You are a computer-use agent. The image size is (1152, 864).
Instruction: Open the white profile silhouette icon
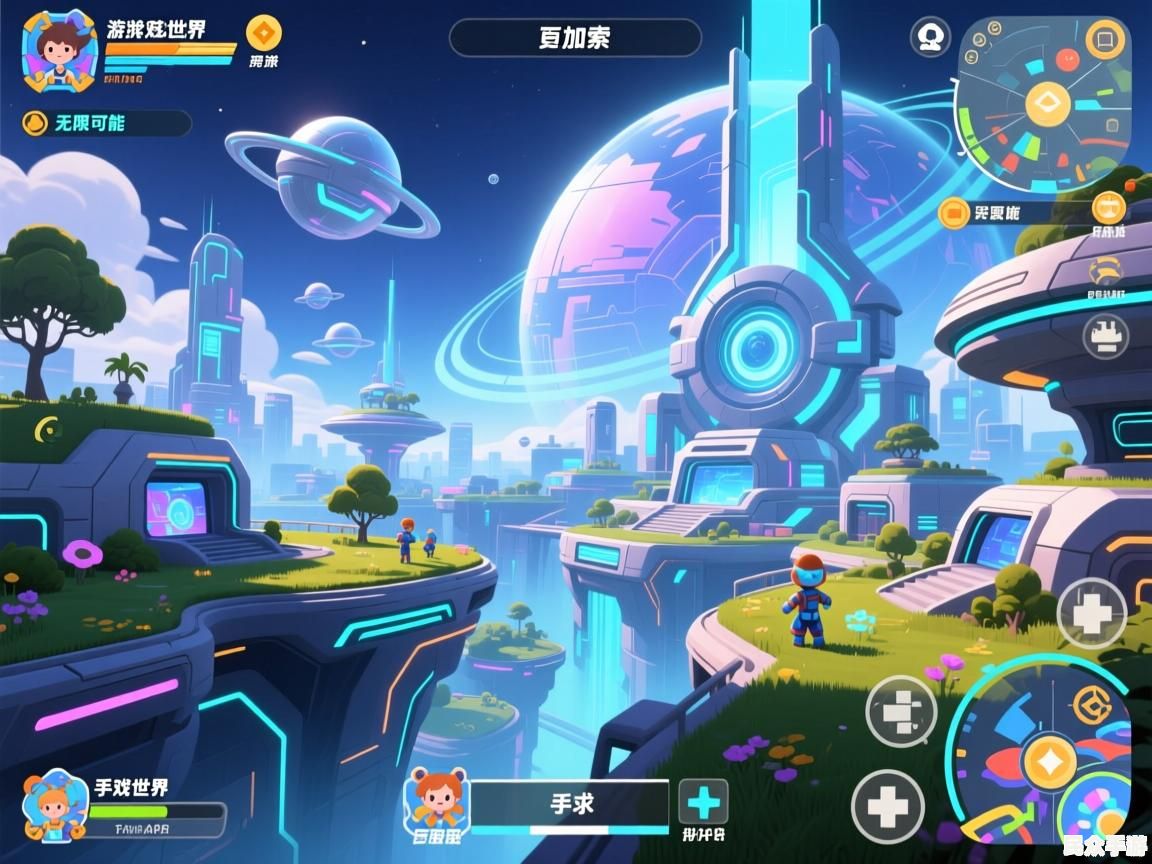pyautogui.click(x=930, y=37)
